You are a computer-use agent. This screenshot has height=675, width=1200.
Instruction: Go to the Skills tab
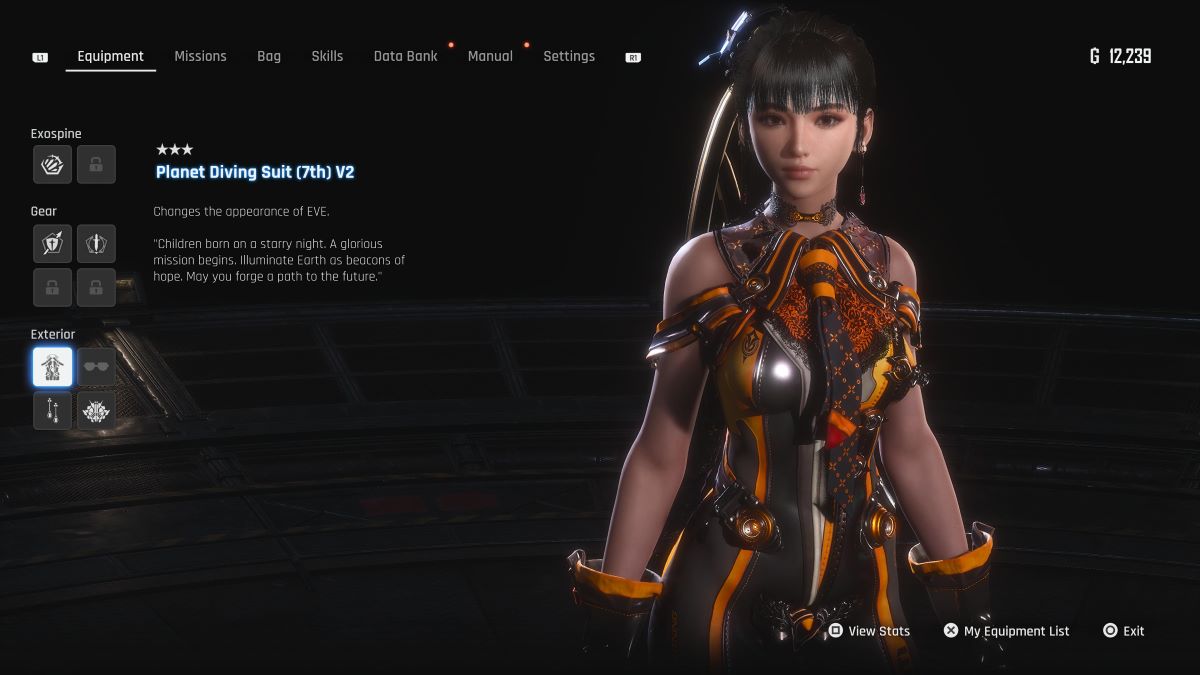coord(327,56)
